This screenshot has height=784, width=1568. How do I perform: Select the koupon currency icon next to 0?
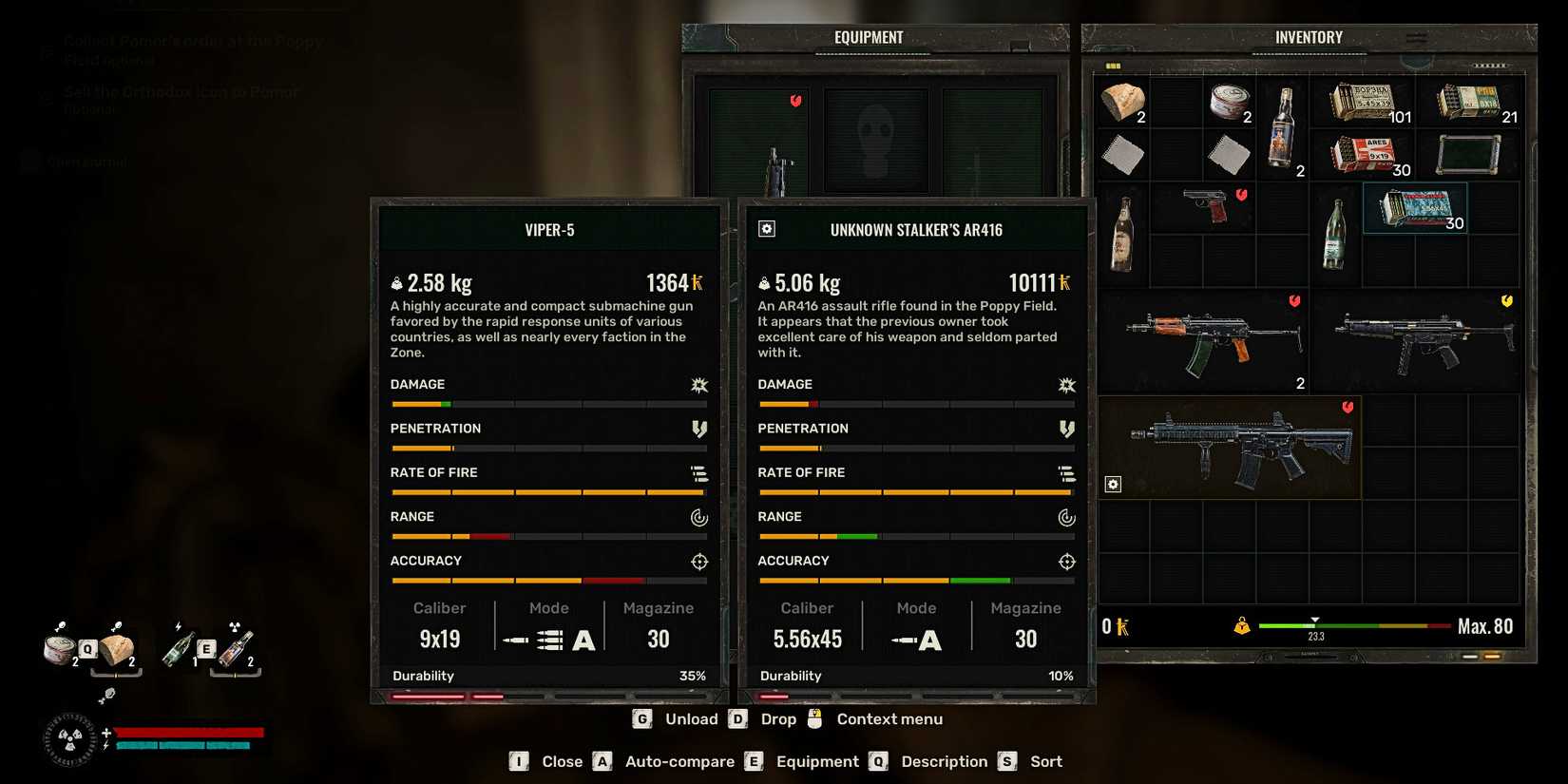click(x=1125, y=625)
